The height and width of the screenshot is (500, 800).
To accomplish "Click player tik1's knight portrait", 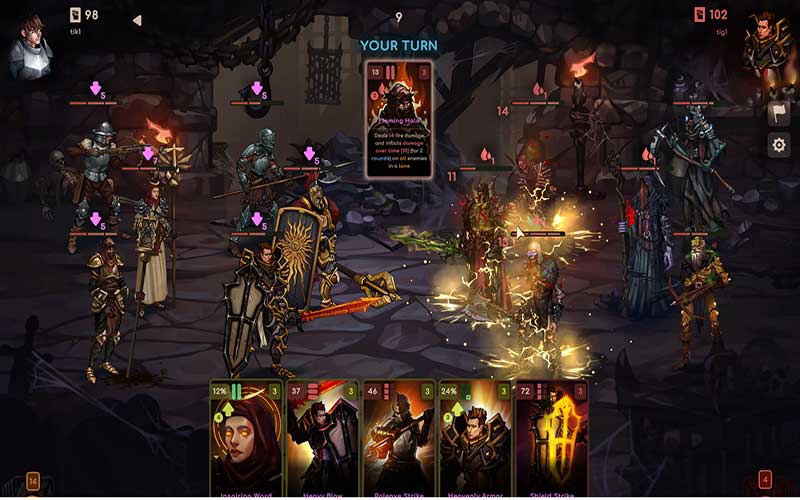I will (31, 46).
